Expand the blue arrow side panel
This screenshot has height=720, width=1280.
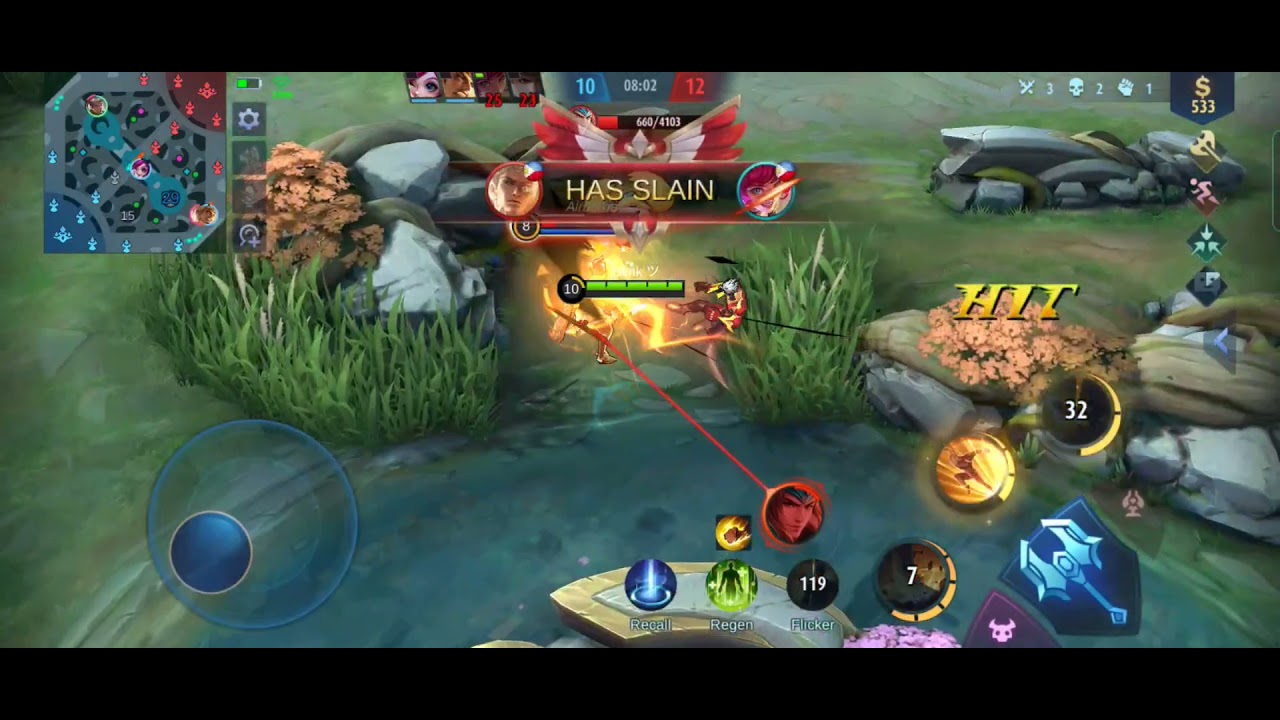tap(1222, 342)
